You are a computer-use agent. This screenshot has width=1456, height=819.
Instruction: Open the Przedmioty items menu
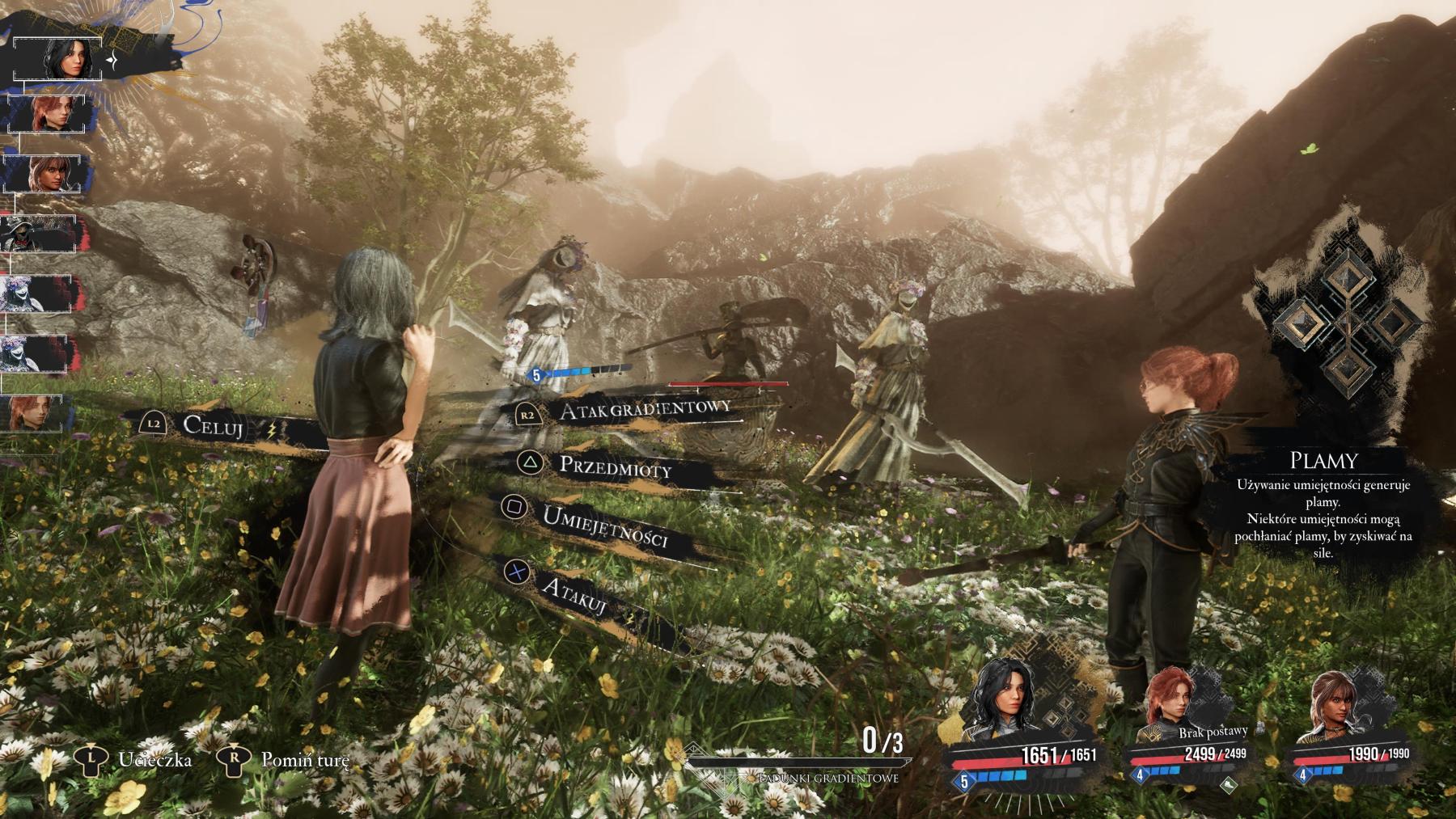point(614,466)
